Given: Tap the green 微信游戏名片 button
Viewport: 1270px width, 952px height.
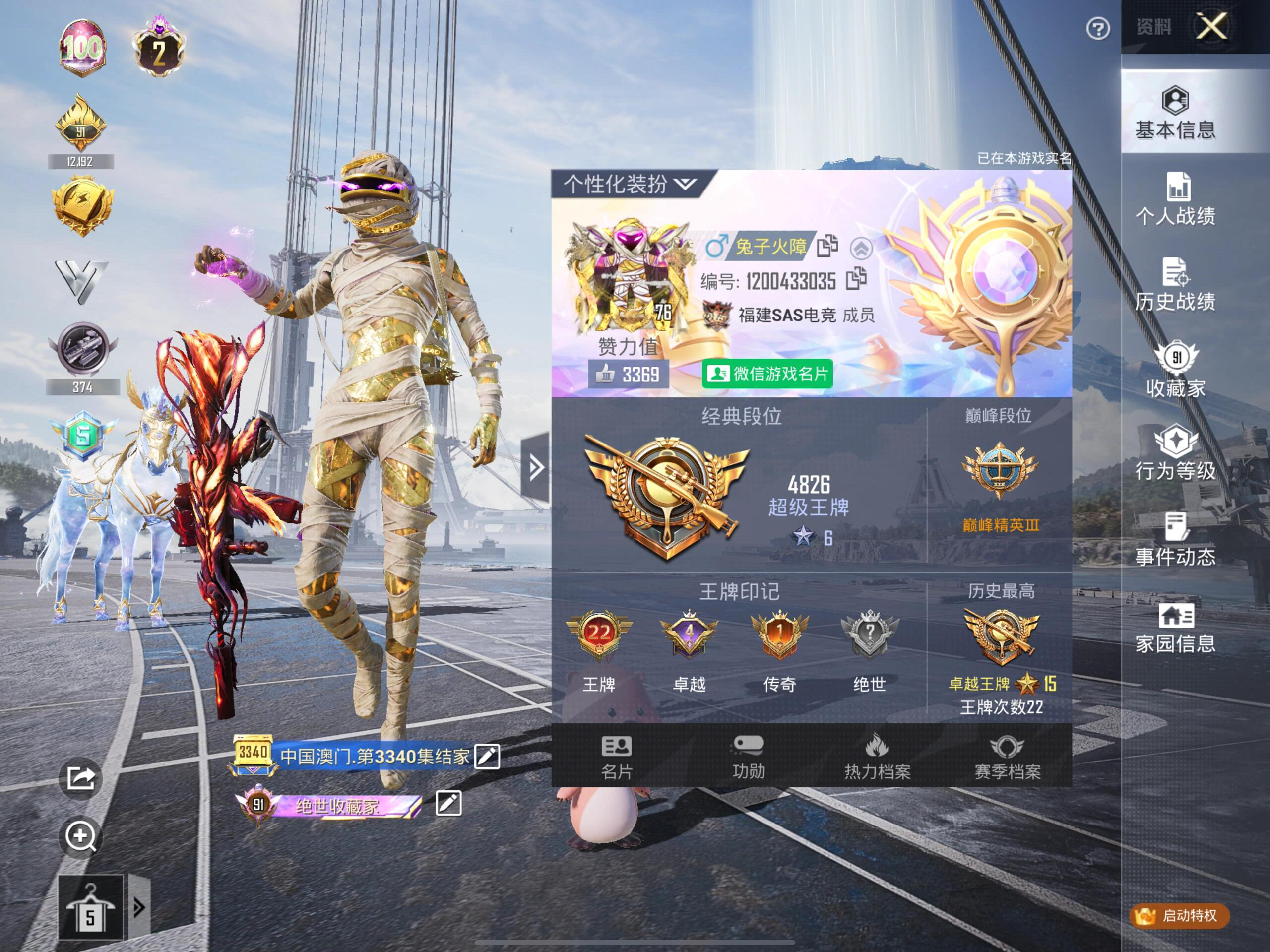Looking at the screenshot, I should click(767, 375).
